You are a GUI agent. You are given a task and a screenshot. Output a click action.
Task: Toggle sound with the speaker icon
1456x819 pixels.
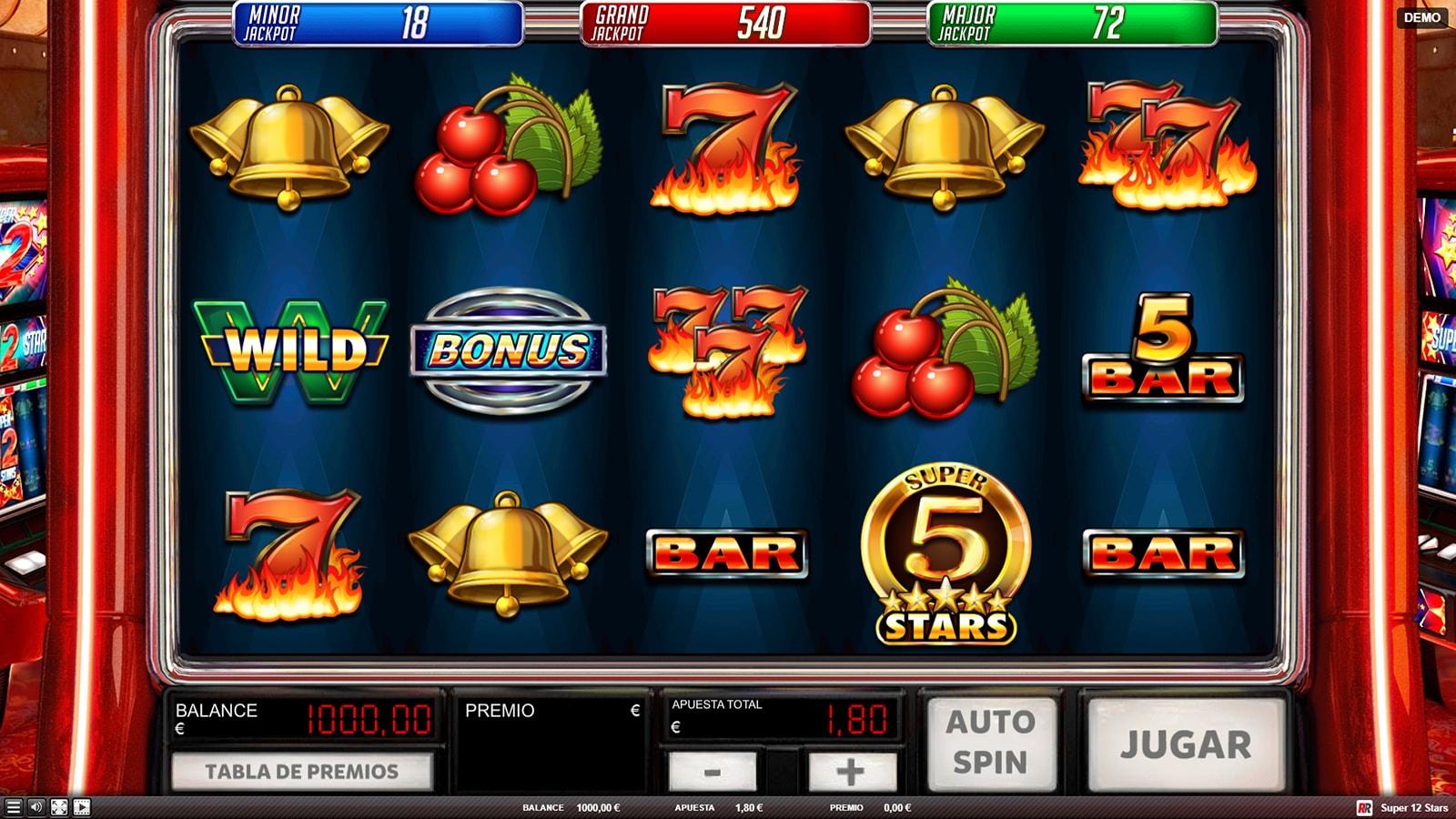pos(36,807)
